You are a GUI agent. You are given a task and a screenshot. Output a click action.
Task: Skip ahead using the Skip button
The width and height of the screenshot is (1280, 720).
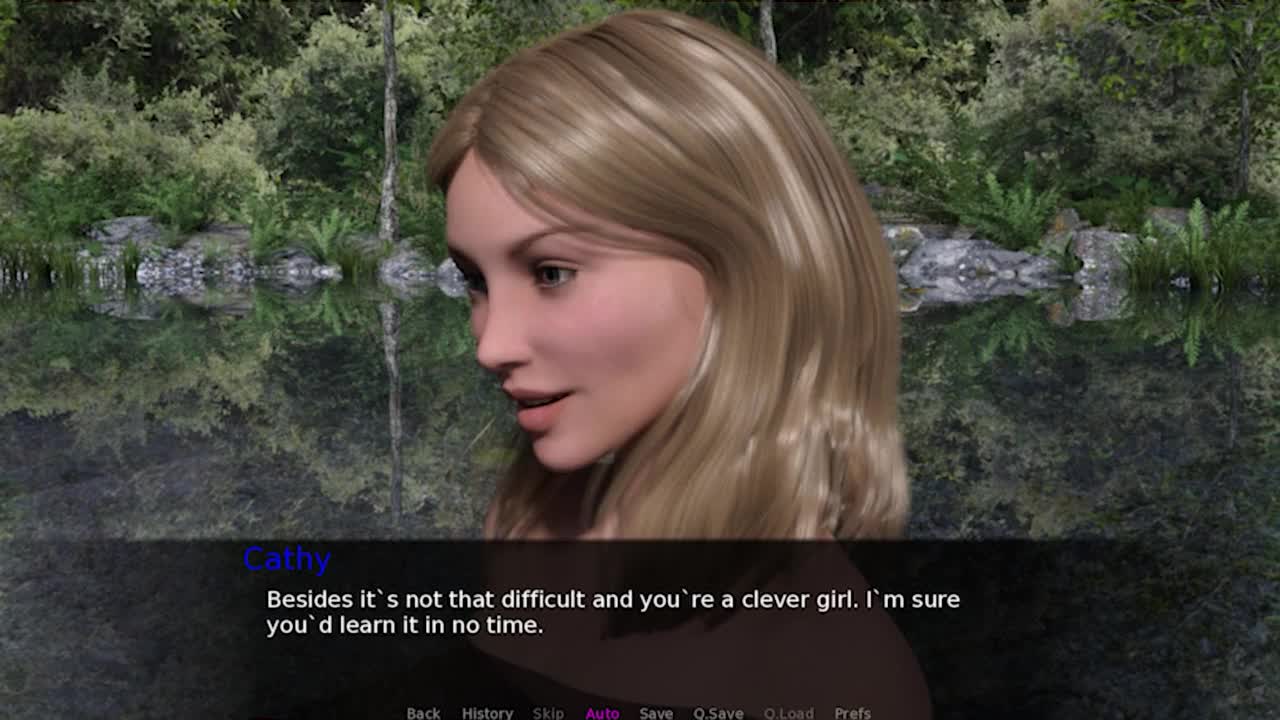point(548,713)
